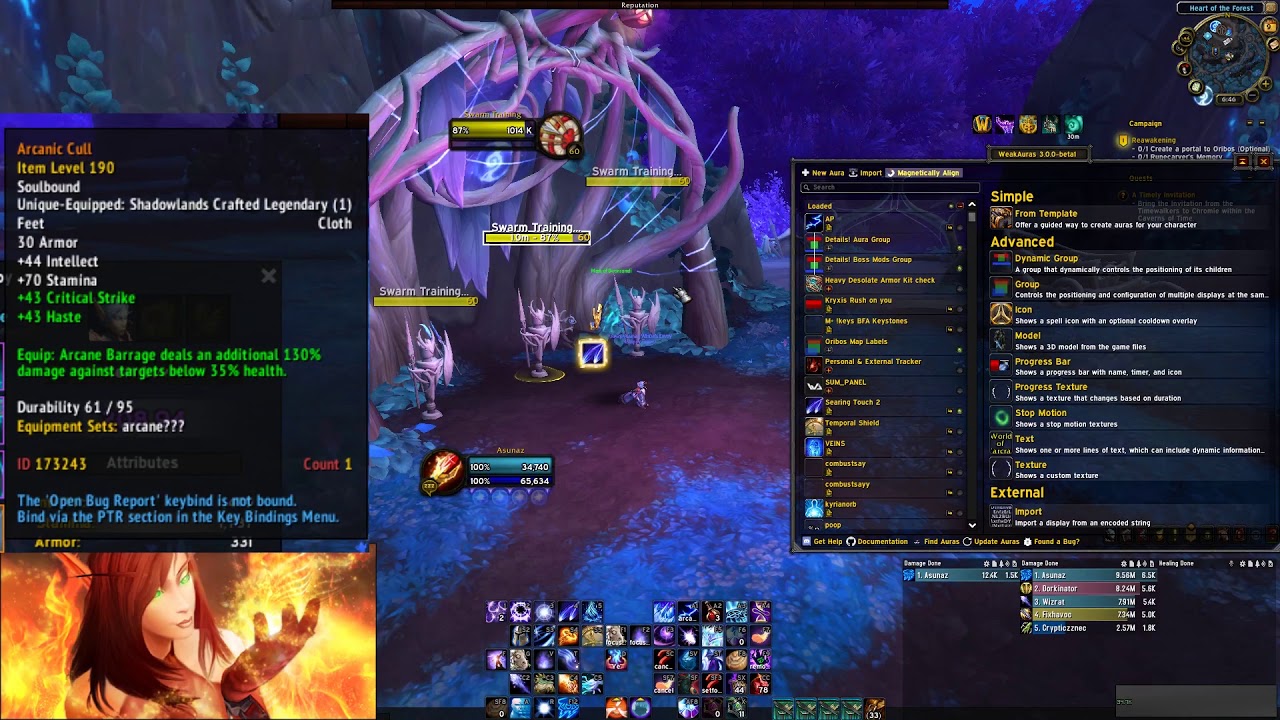
Task: Click the down chevron below the aura list
Action: (972, 524)
